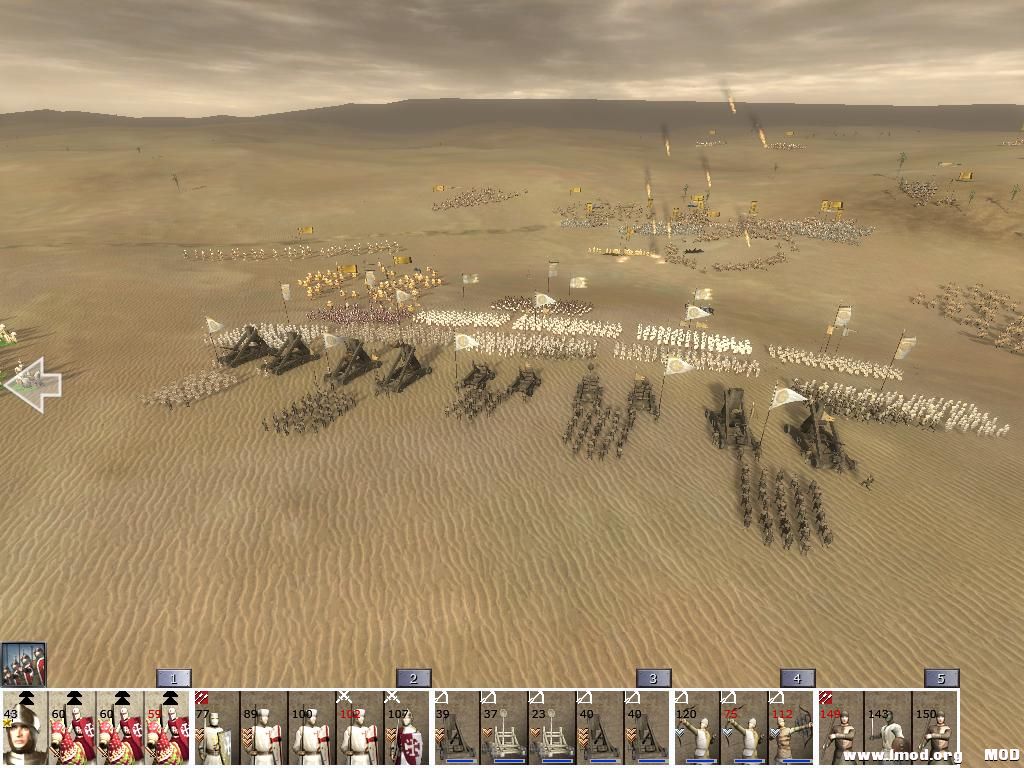The height and width of the screenshot is (768, 1024).
Task: Select the unit card with 143 men
Action: tap(888, 728)
